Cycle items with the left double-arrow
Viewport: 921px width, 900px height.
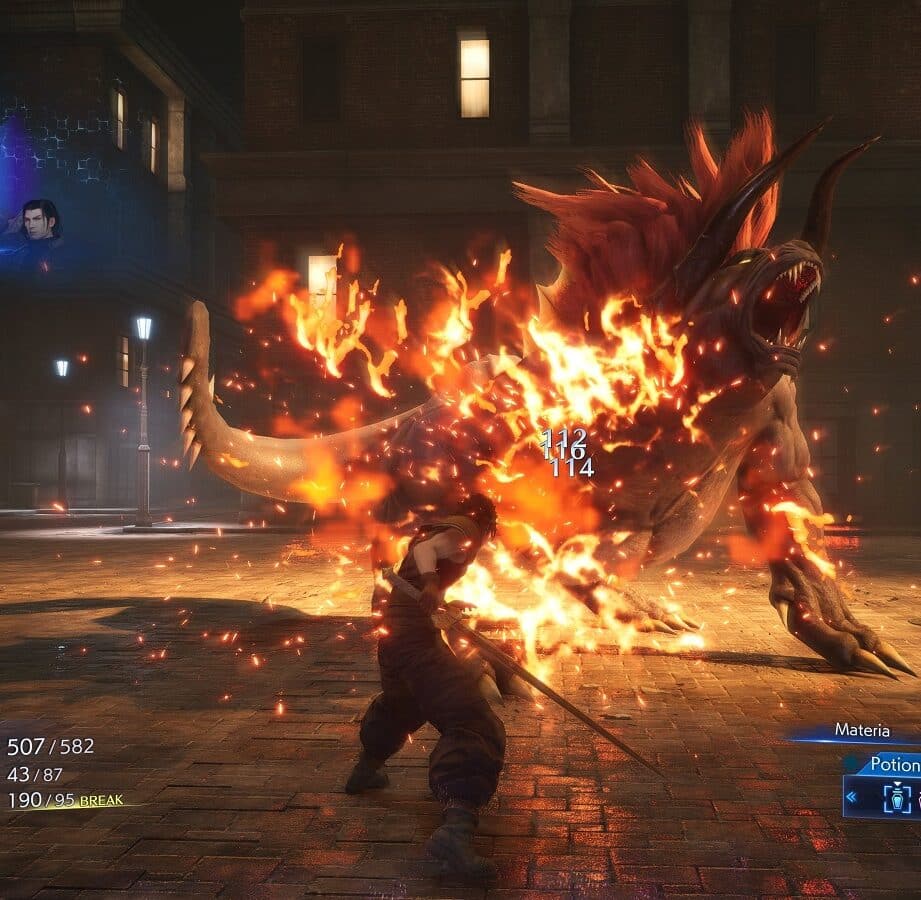pyautogui.click(x=851, y=797)
